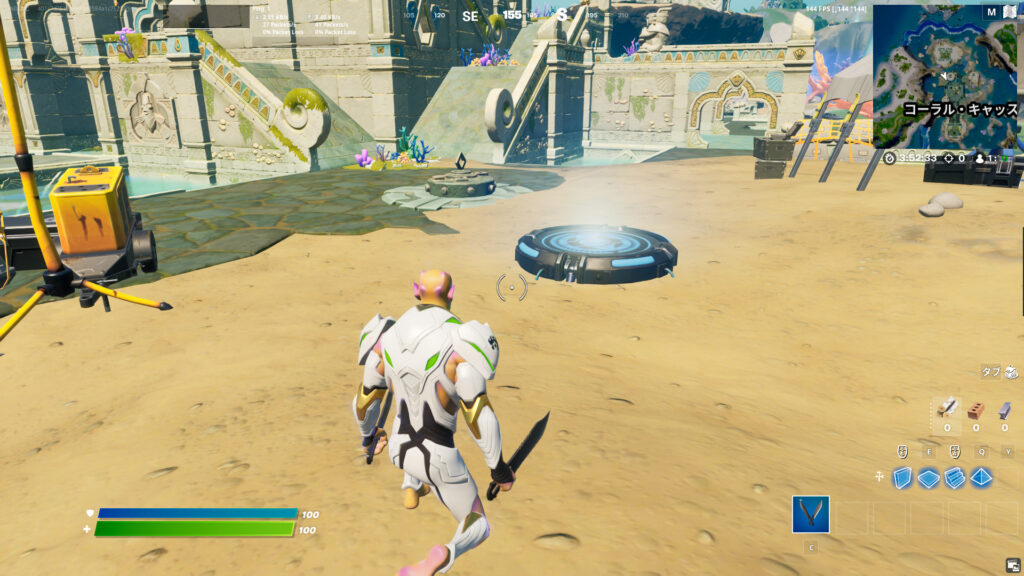
Task: Pick the pyramid roof building piece
Action: (x=981, y=478)
